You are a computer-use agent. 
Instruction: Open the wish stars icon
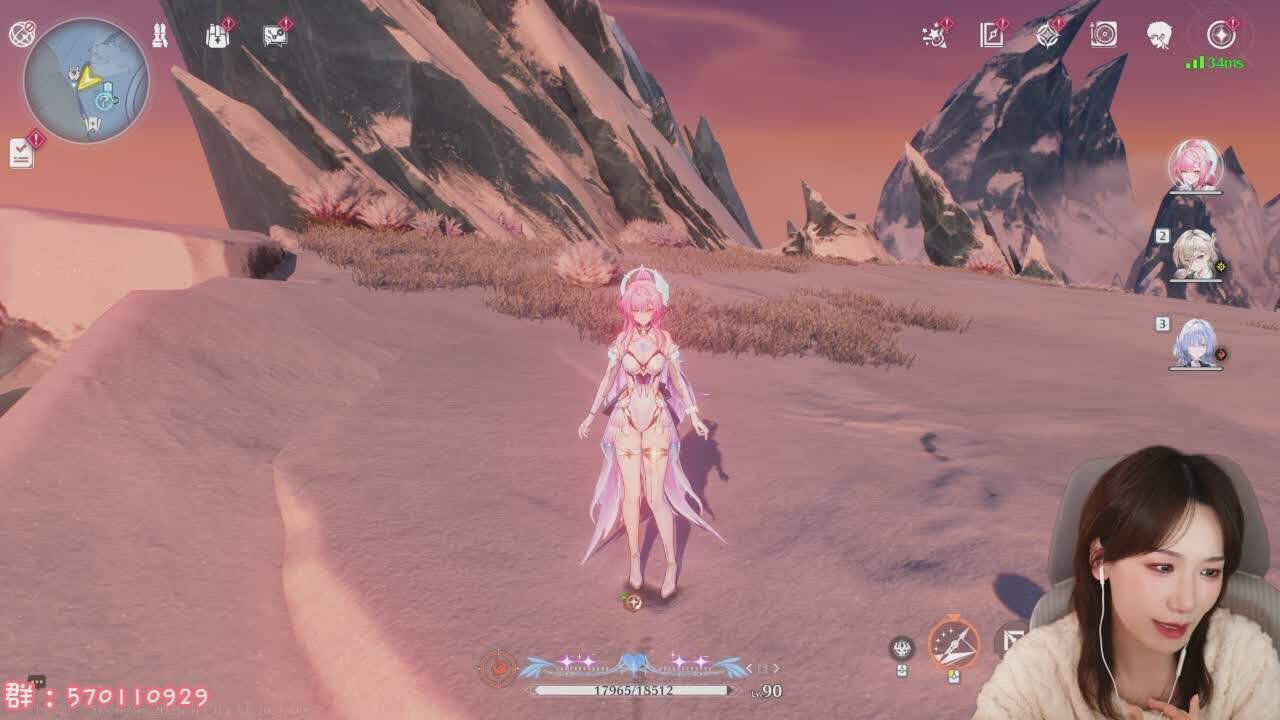934,36
